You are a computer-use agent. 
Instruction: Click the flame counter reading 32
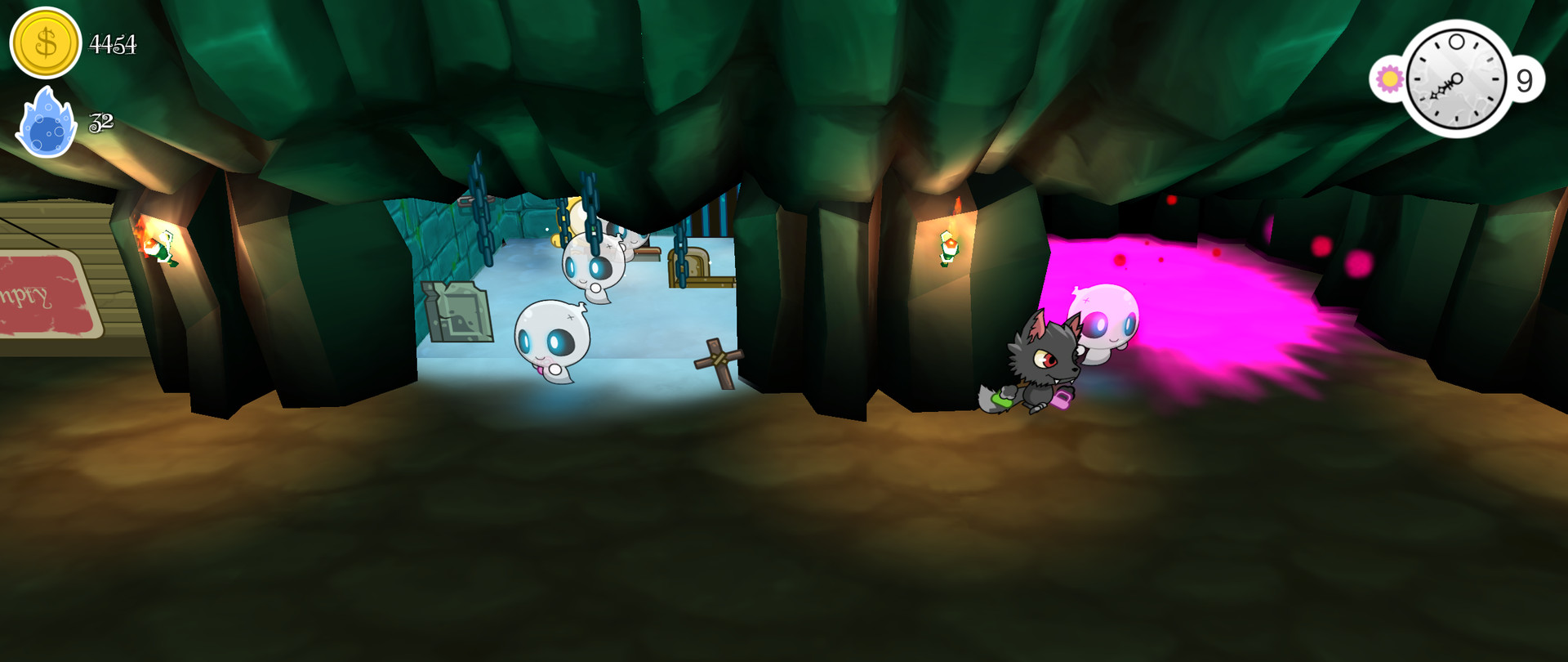pyautogui.click(x=101, y=123)
